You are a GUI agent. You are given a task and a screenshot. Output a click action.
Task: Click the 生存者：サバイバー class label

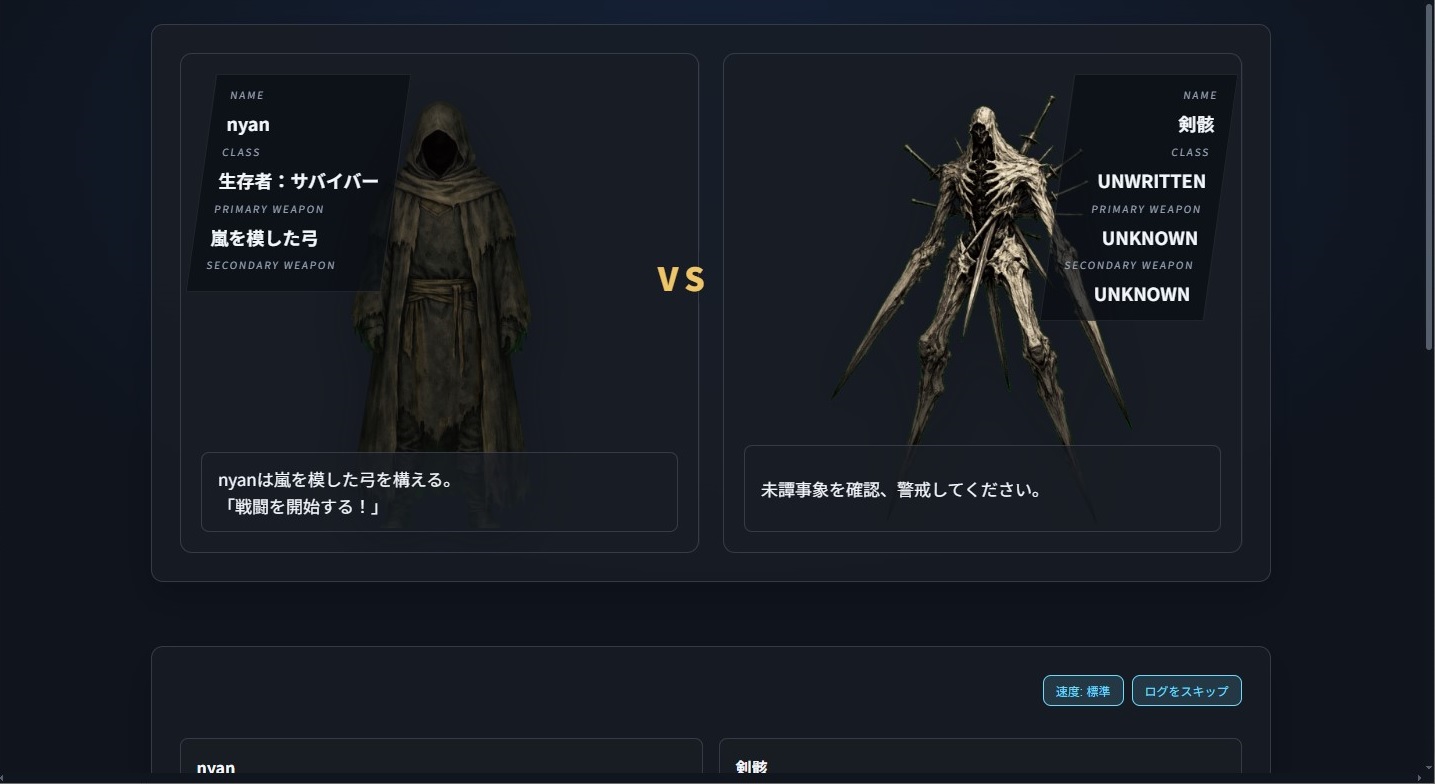(298, 181)
